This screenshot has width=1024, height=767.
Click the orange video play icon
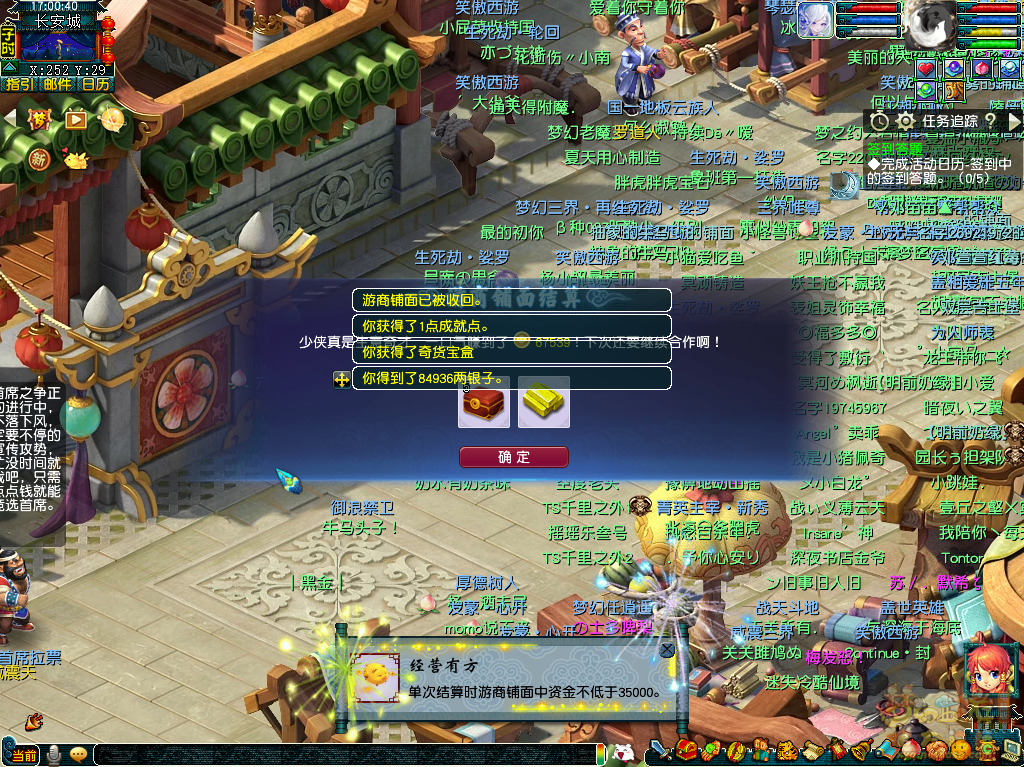tap(76, 120)
